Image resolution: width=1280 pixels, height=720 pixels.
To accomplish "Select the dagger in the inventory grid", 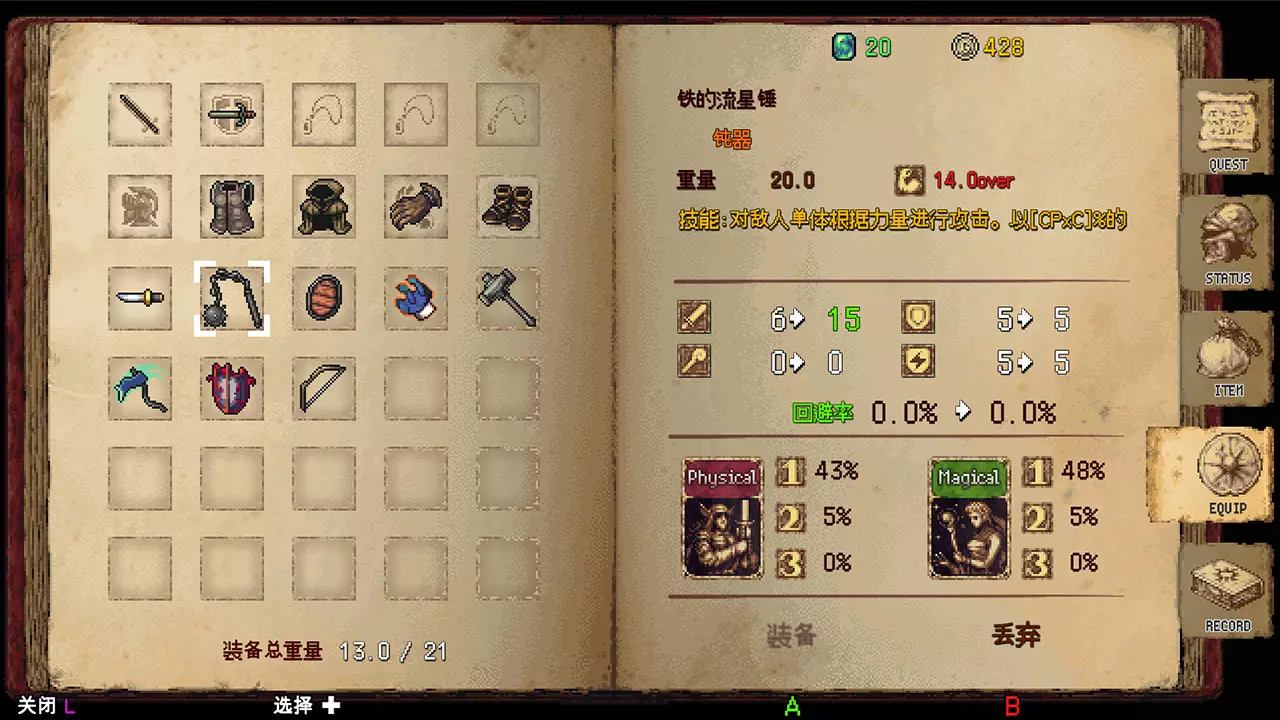I will (x=140, y=299).
